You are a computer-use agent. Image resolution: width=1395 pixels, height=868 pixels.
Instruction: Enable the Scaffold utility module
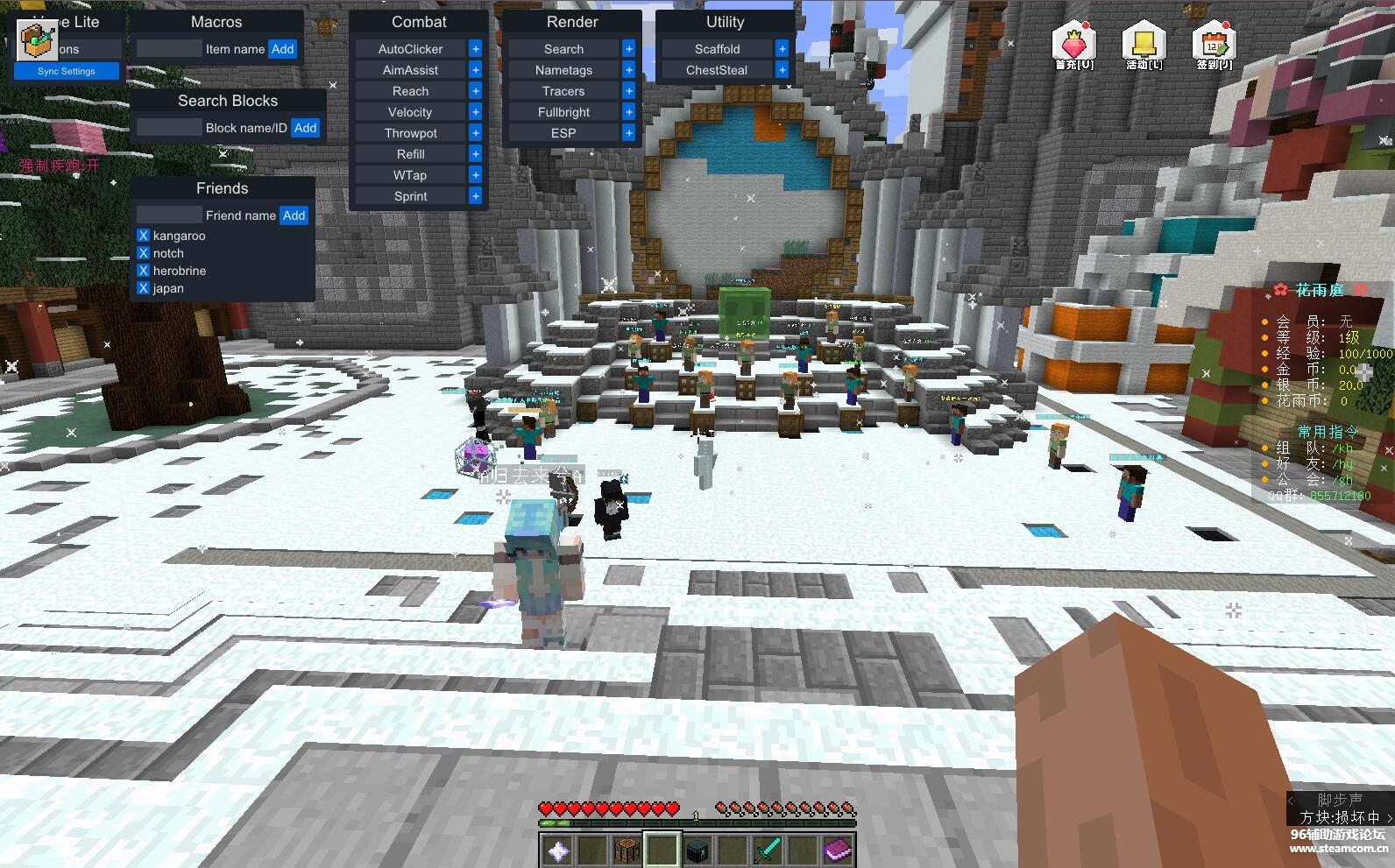coord(717,49)
